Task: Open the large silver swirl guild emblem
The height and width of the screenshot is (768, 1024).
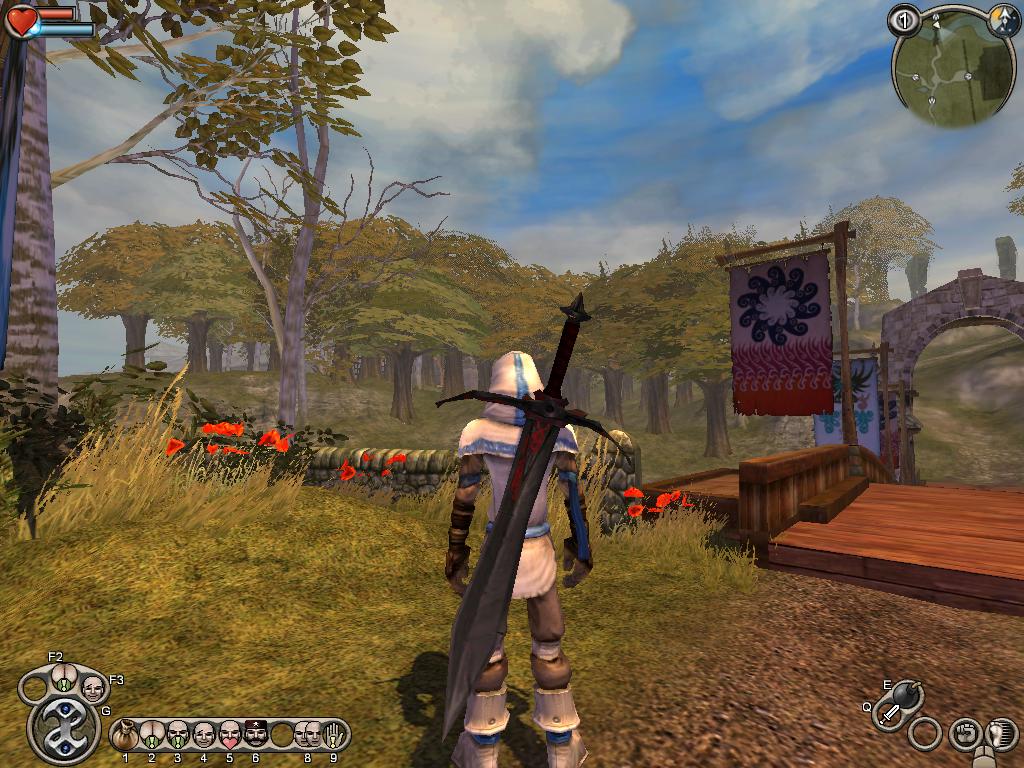Action: 64,728
